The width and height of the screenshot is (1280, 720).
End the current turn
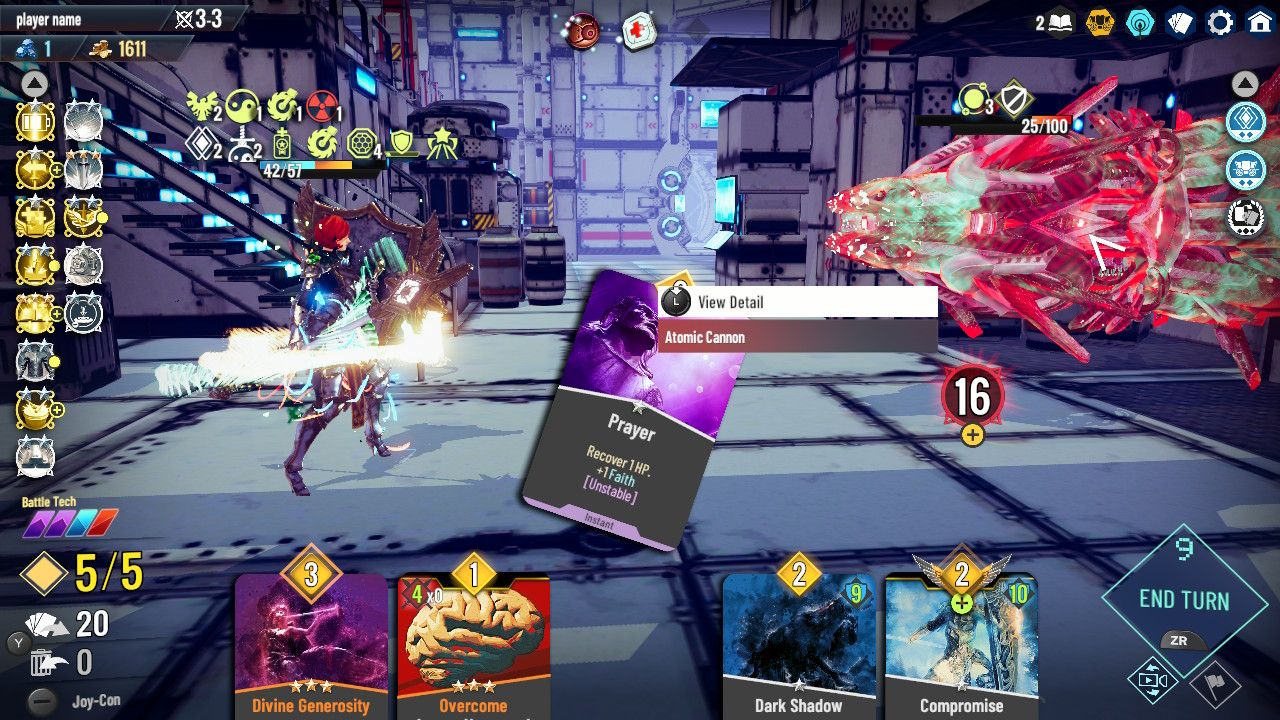[1183, 600]
